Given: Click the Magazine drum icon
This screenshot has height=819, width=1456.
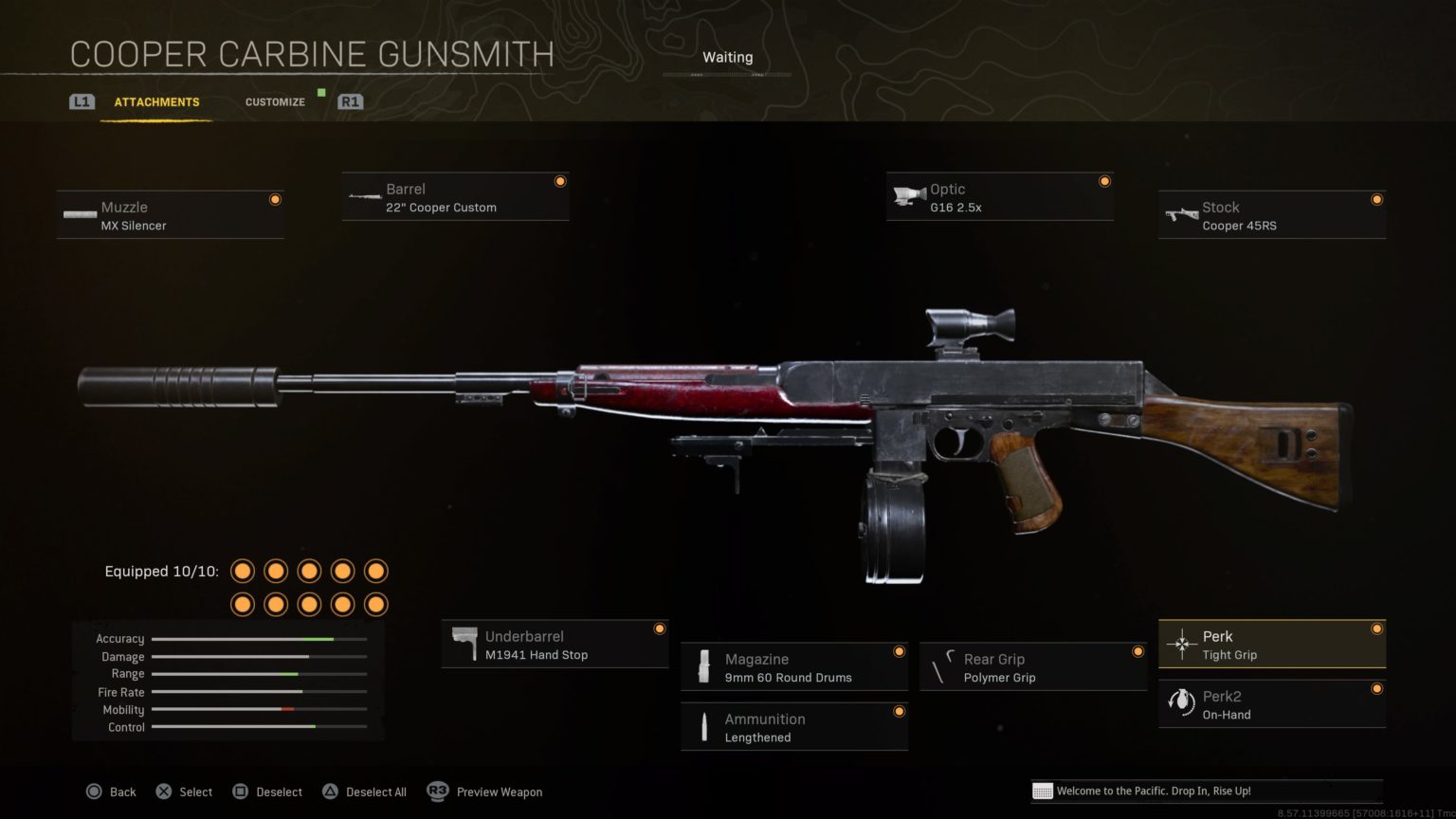Looking at the screenshot, I should [x=703, y=664].
